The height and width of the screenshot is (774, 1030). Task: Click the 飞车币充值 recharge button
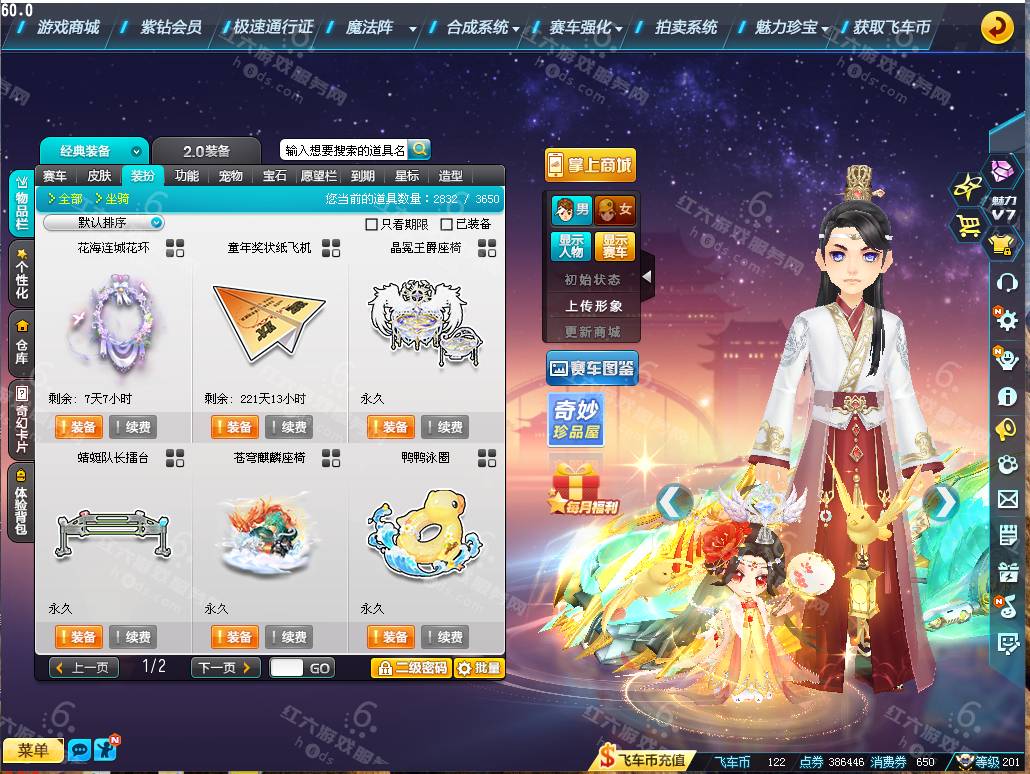click(x=645, y=761)
